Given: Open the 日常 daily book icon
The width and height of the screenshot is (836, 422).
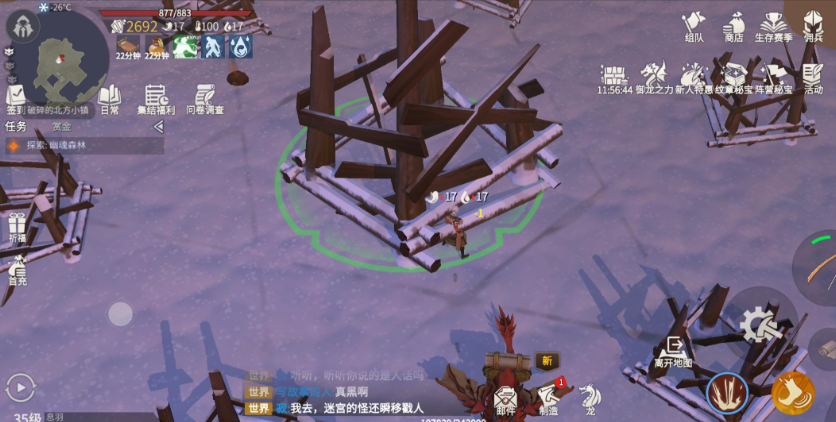Looking at the screenshot, I should tap(110, 97).
